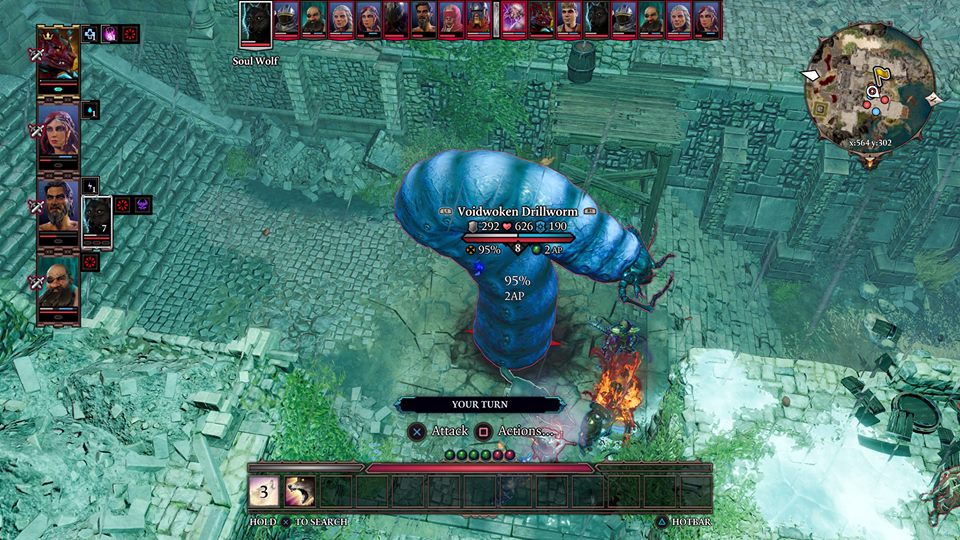Open the circular minimap
The width and height of the screenshot is (960, 540).
[869, 84]
